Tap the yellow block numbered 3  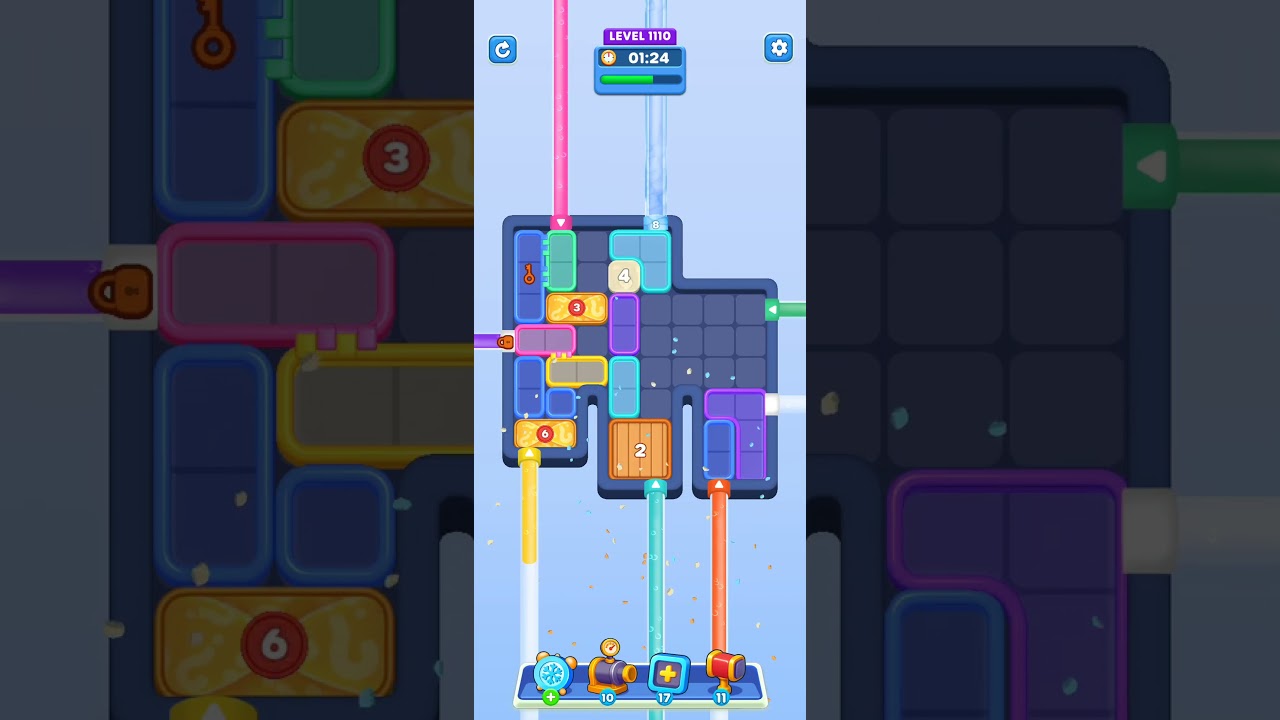coord(575,309)
